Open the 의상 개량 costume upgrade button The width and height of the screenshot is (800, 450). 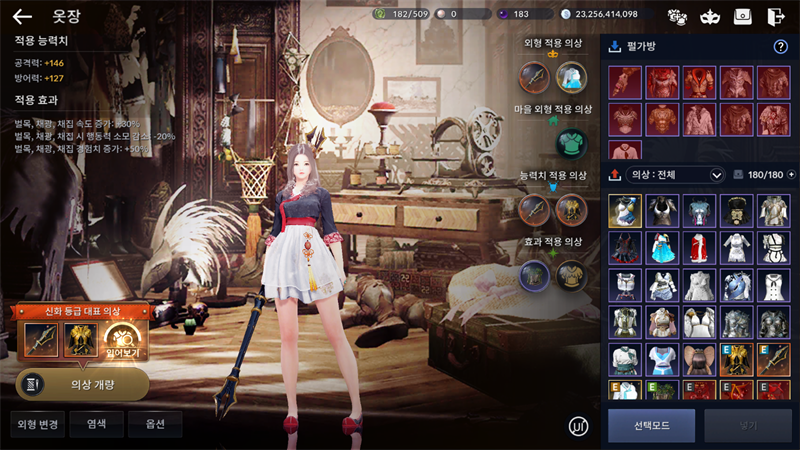pos(82,383)
